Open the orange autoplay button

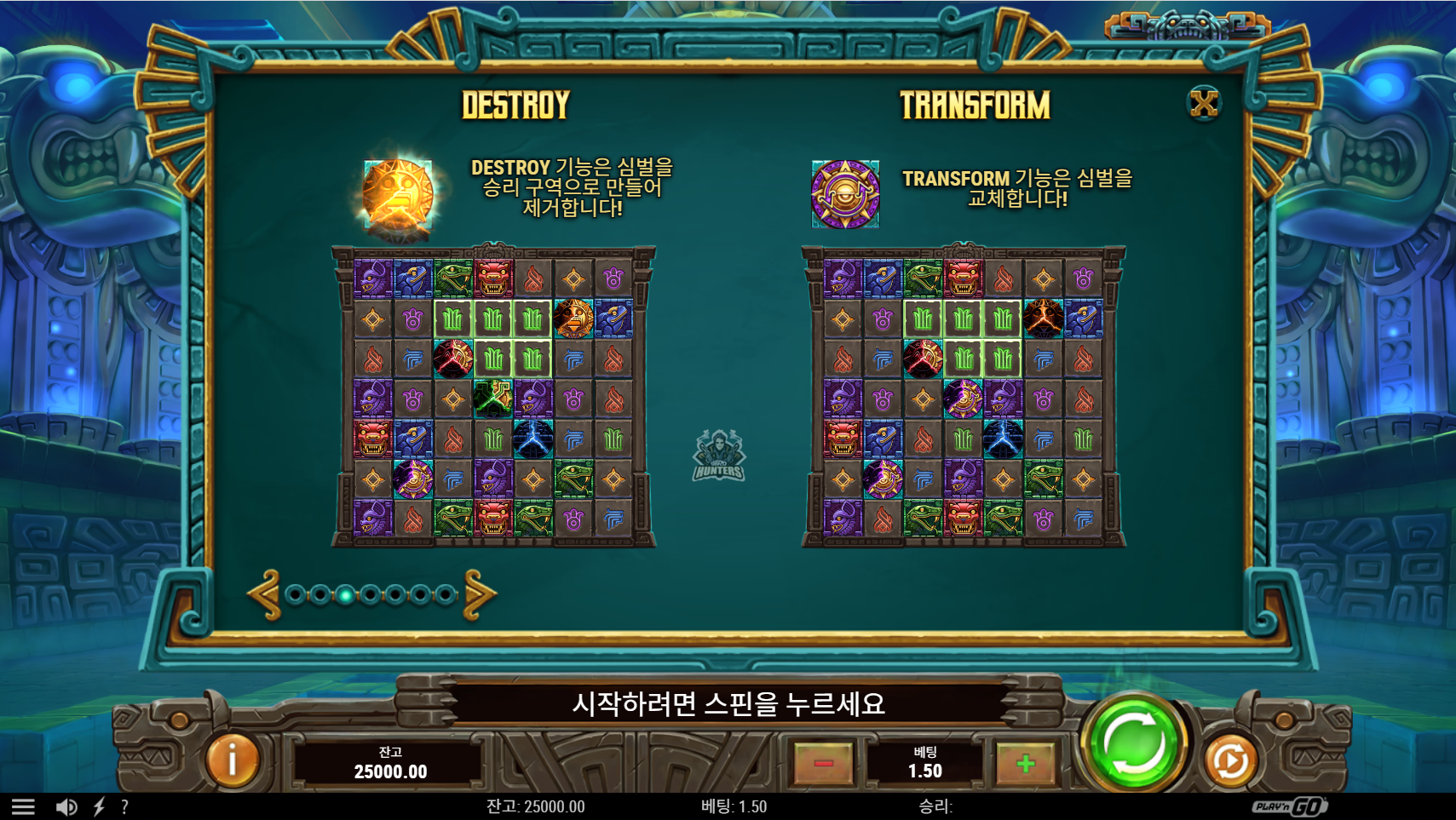pos(1229,760)
